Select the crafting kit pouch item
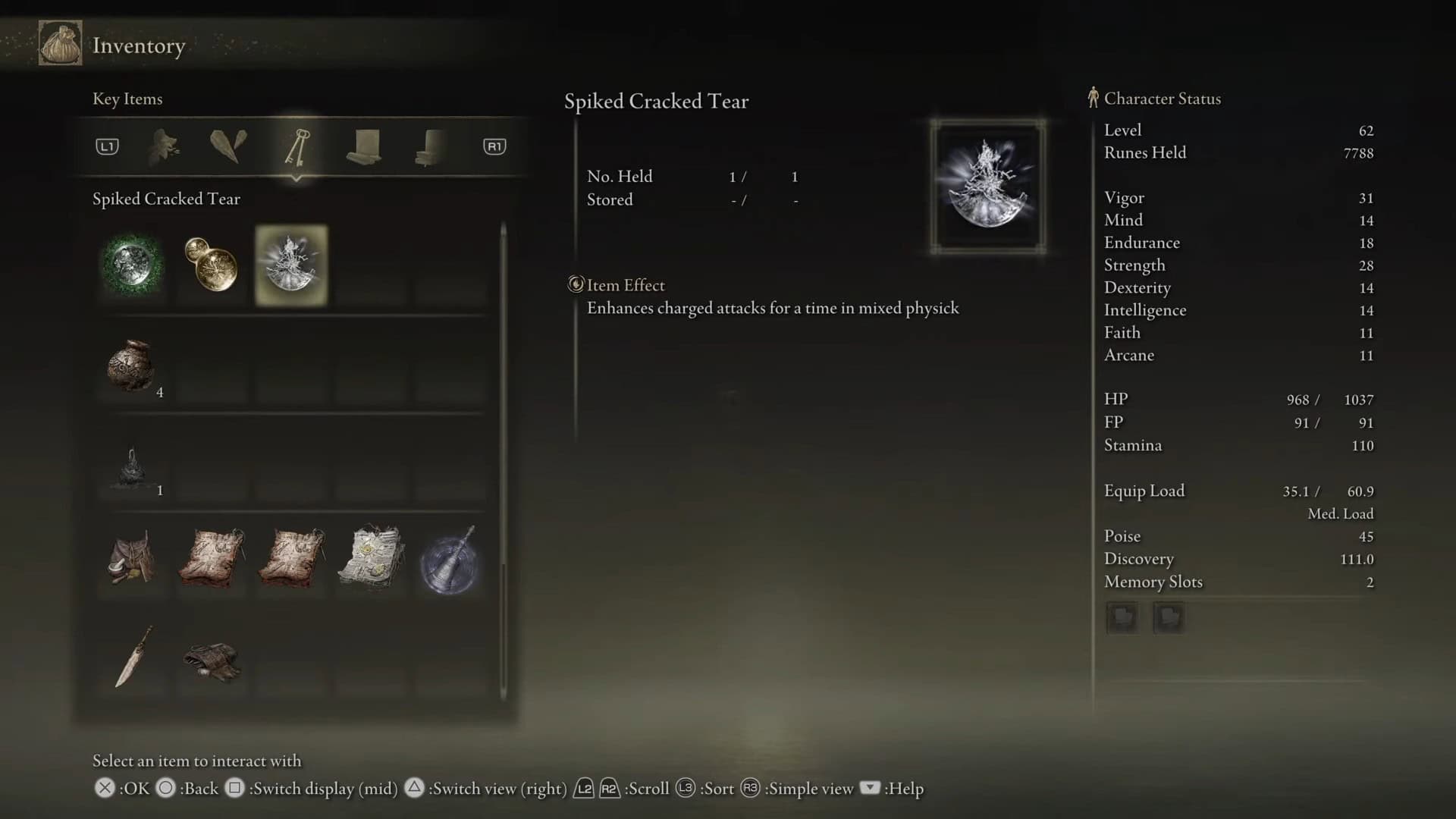The height and width of the screenshot is (819, 1456). tap(133, 559)
